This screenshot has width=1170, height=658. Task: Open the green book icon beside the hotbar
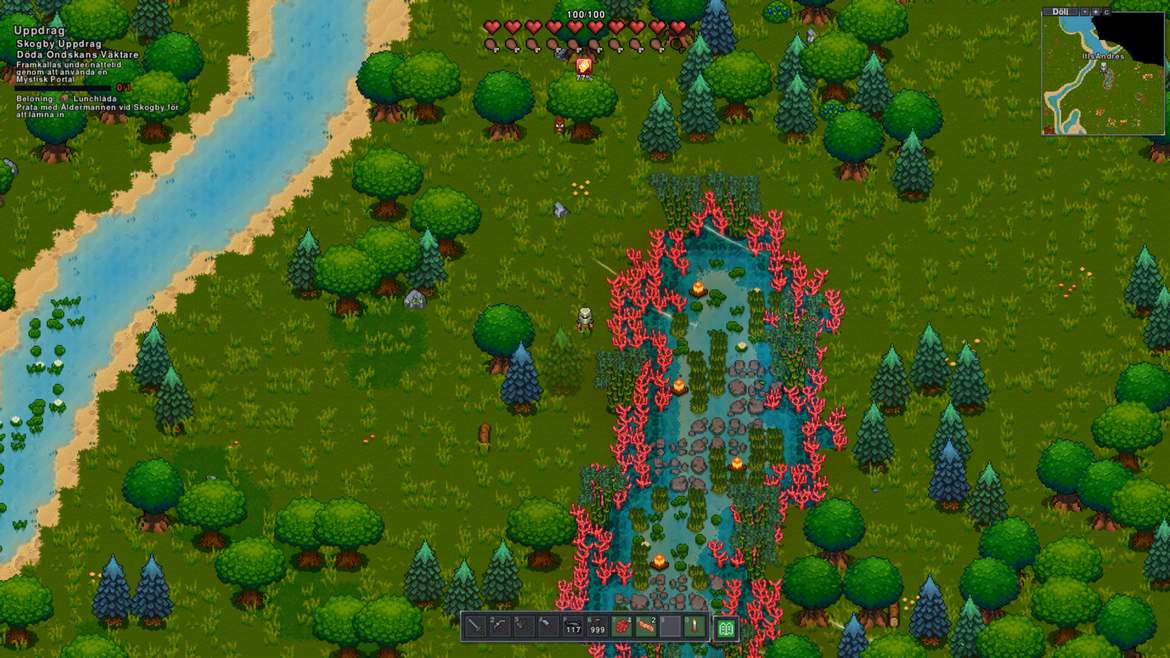click(727, 628)
